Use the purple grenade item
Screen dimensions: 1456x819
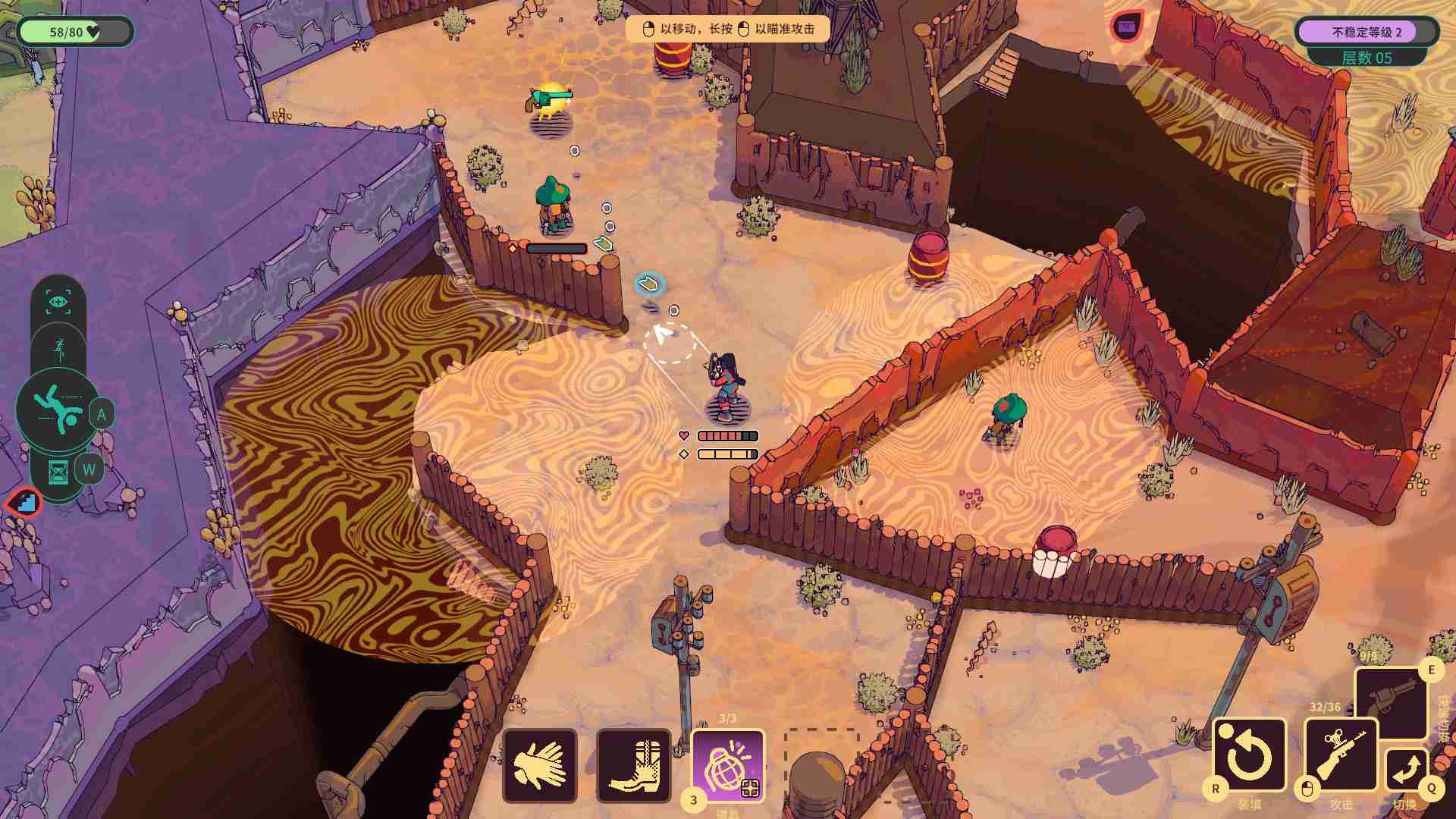(x=728, y=765)
